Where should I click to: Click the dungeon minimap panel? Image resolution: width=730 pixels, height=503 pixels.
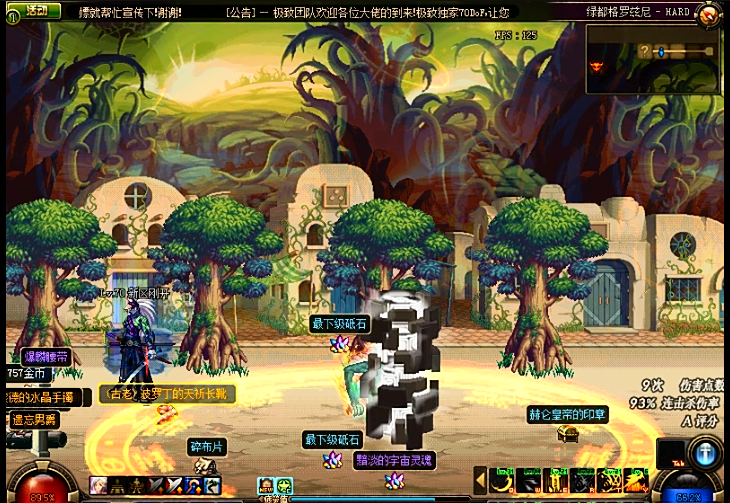point(653,58)
